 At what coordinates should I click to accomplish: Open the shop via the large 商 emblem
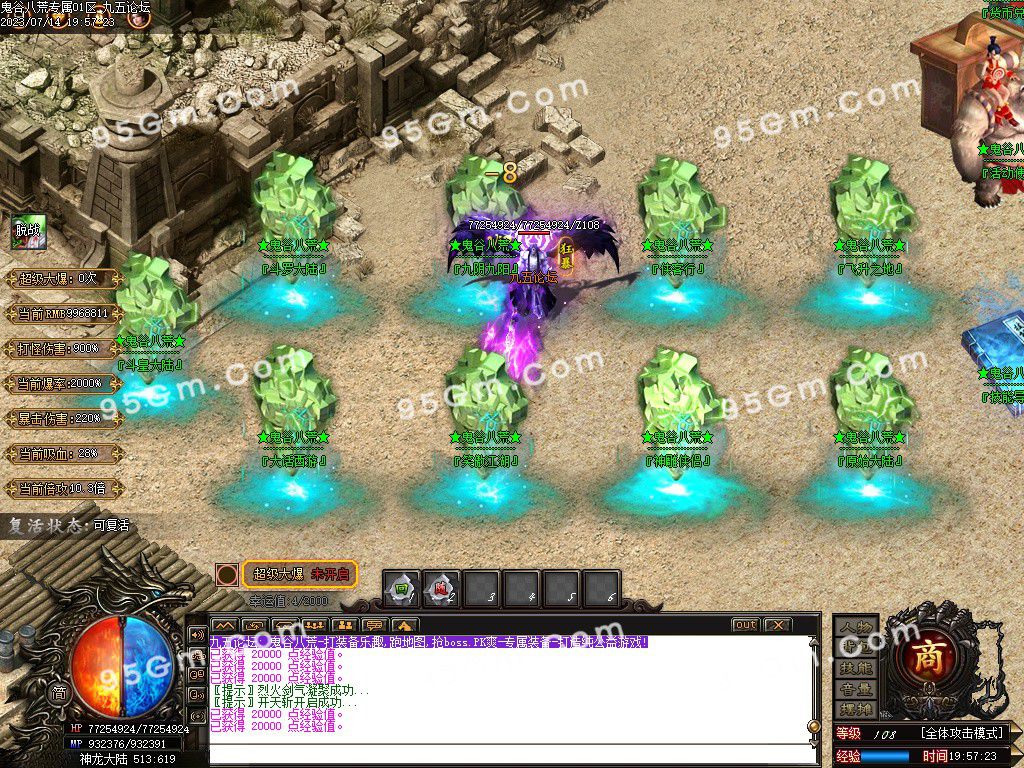coord(932,656)
